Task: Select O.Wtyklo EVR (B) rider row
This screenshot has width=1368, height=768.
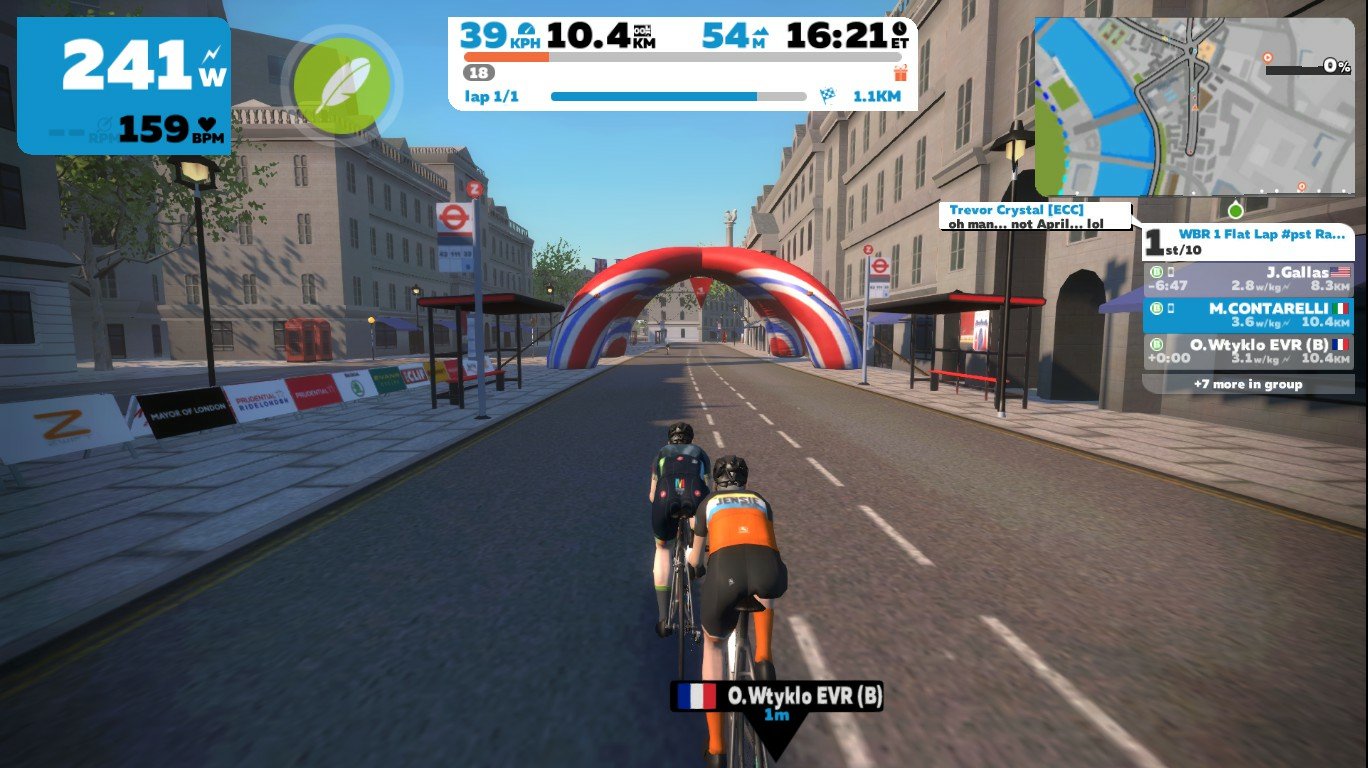Action: point(1248,351)
